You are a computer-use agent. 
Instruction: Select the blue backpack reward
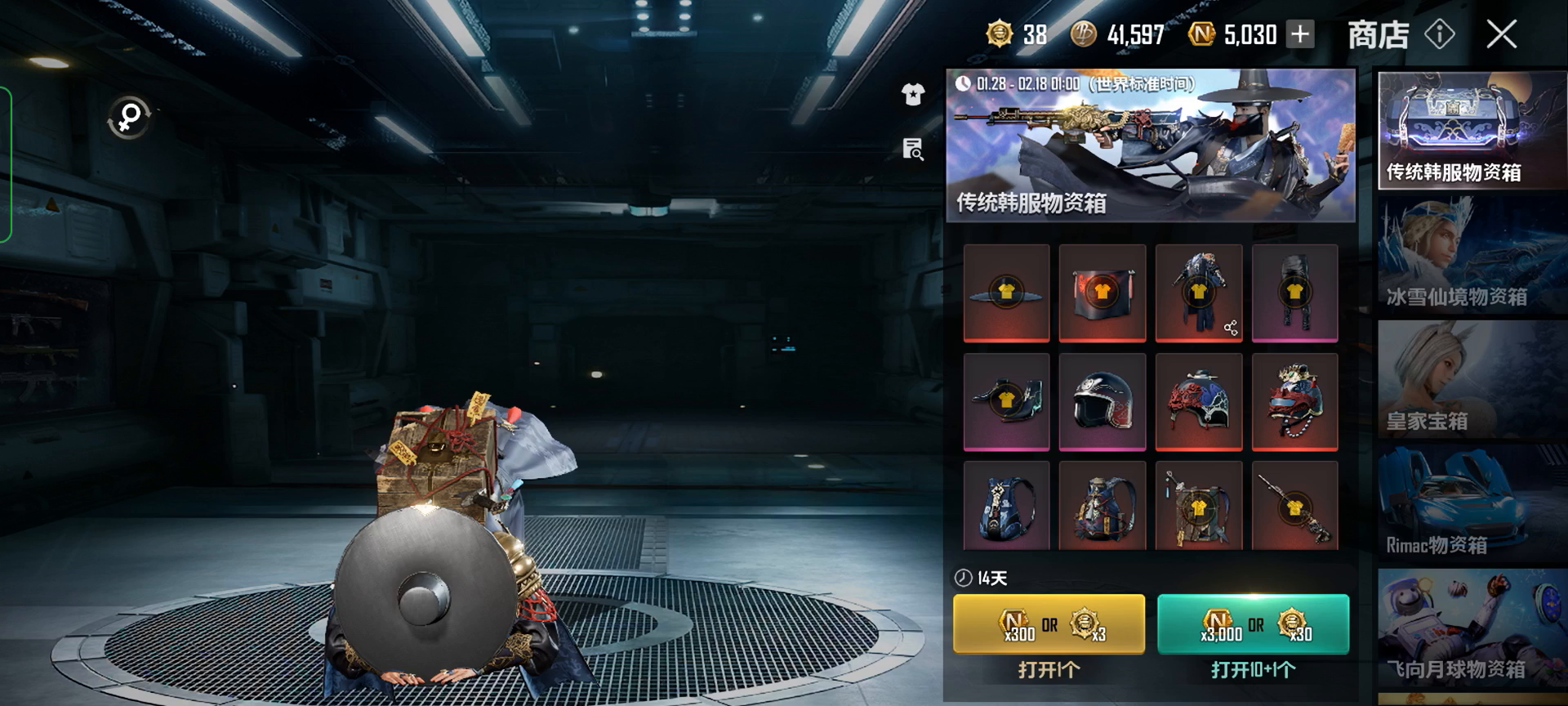(1006, 507)
